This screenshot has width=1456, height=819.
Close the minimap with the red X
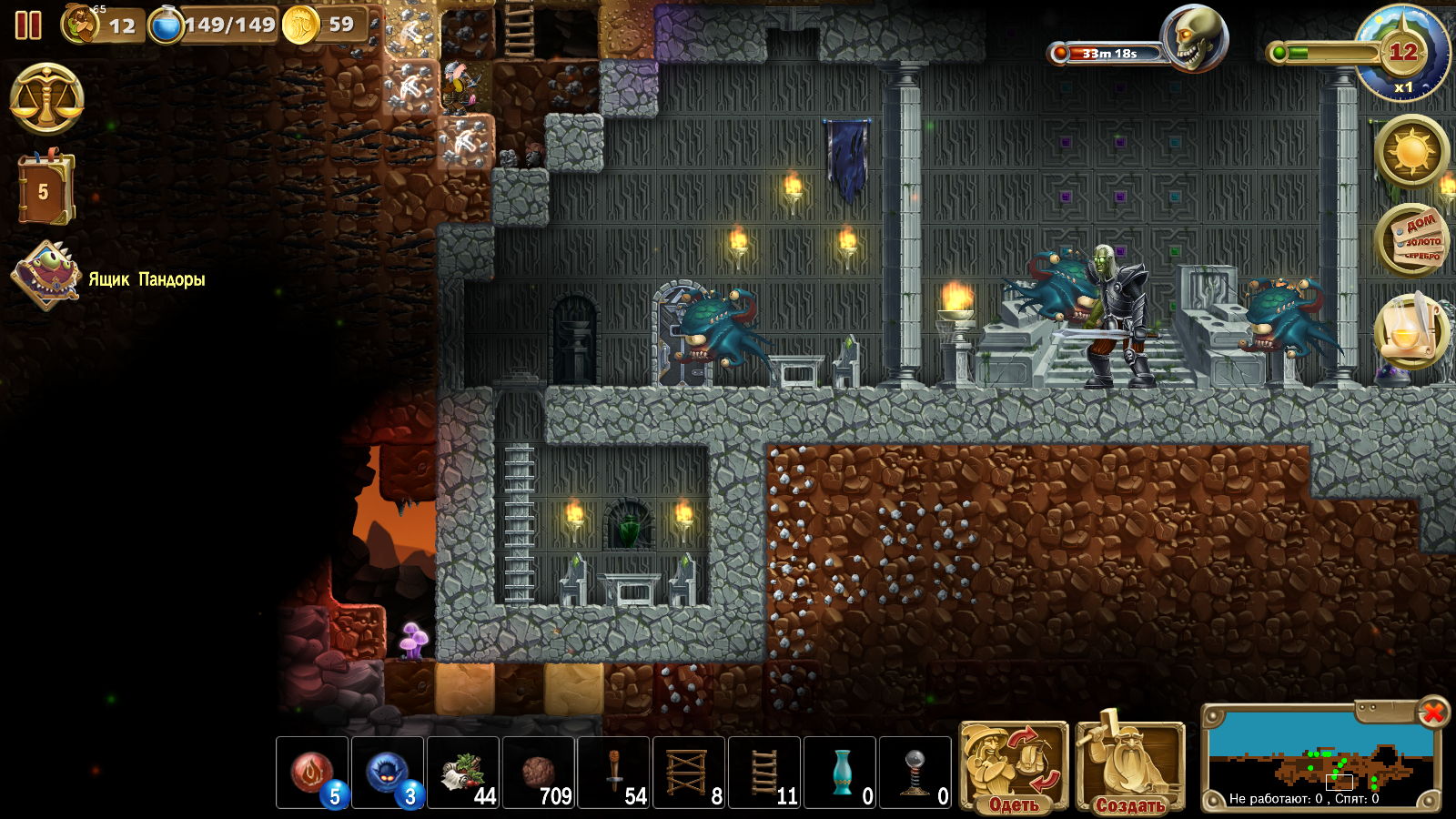click(x=1433, y=712)
